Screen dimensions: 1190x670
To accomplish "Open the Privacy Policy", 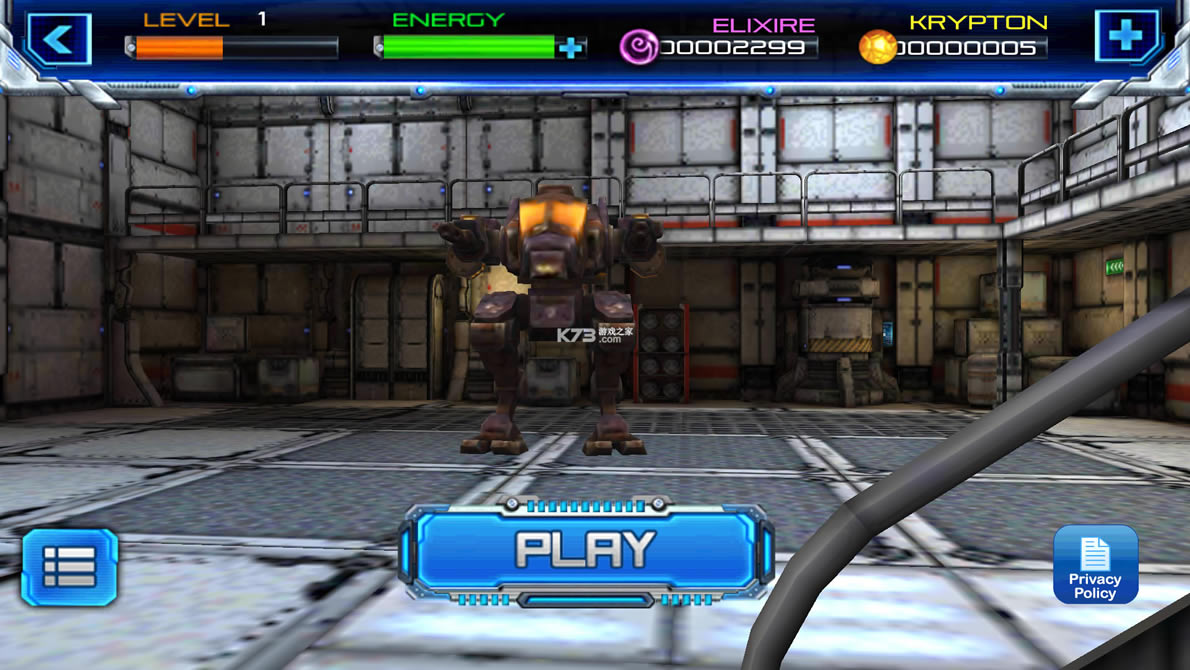I will pyautogui.click(x=1095, y=565).
